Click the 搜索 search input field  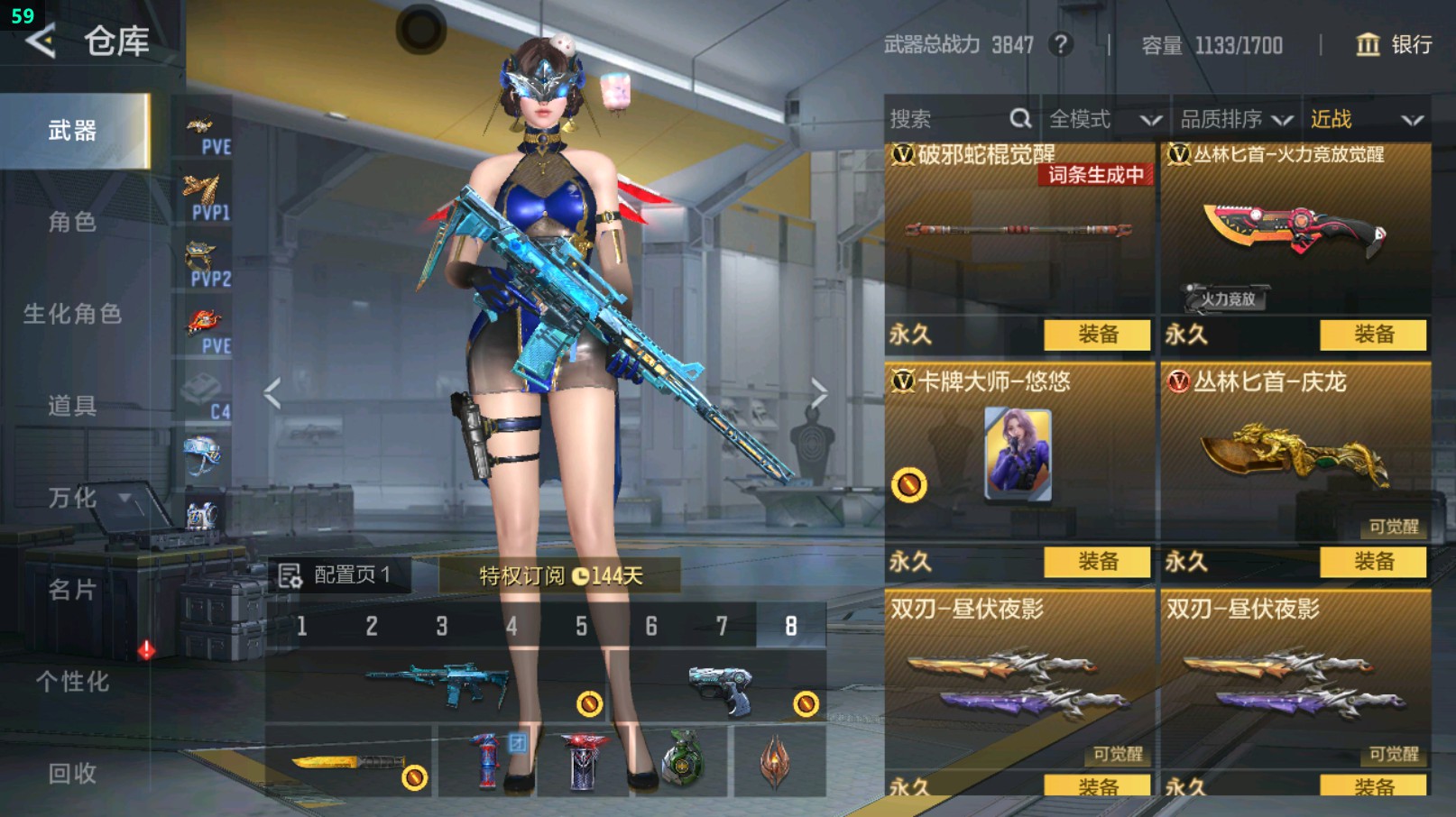pyautogui.click(x=938, y=117)
